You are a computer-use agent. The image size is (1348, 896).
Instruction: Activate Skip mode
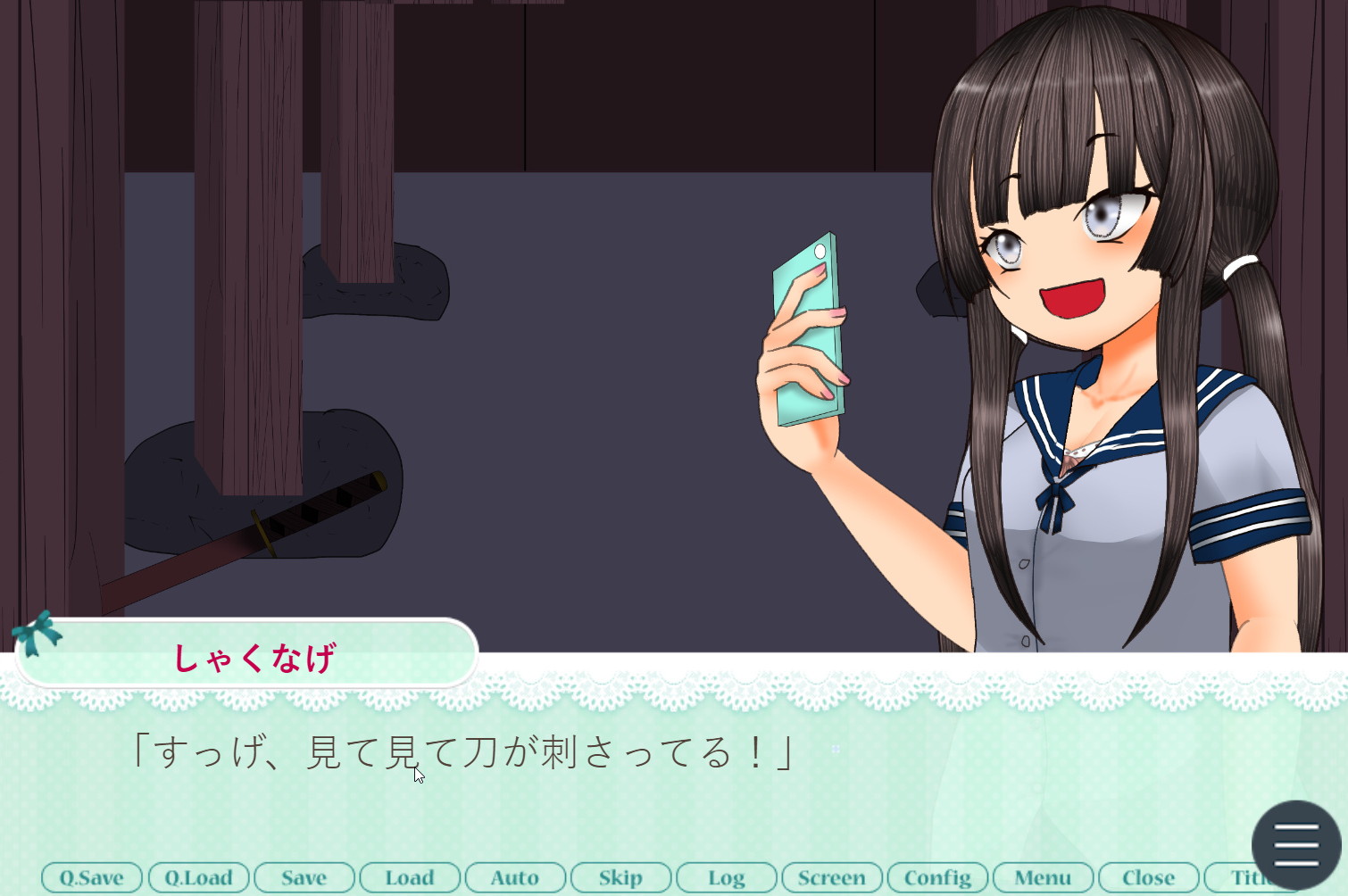(620, 877)
